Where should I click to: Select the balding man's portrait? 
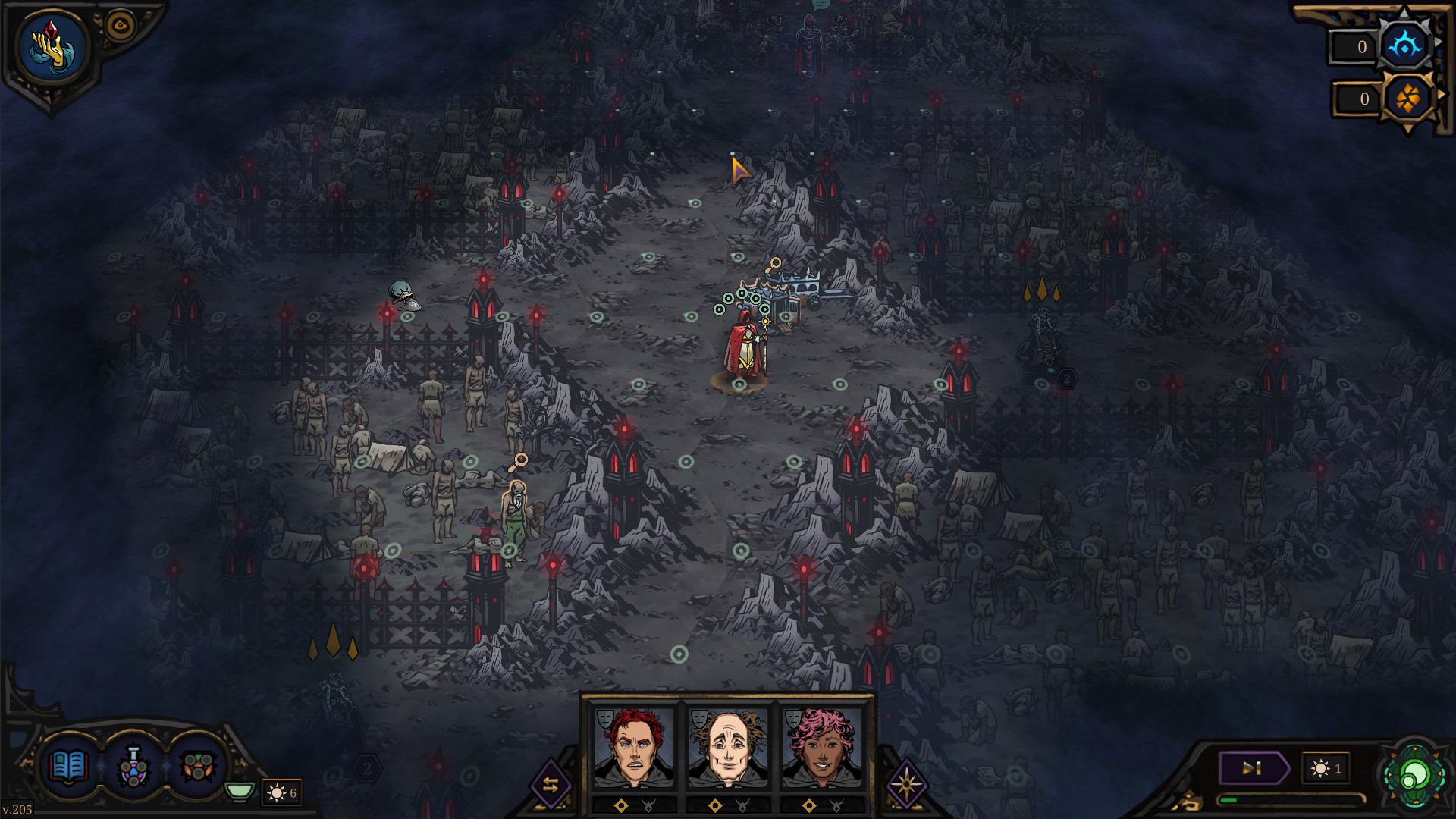[728, 748]
